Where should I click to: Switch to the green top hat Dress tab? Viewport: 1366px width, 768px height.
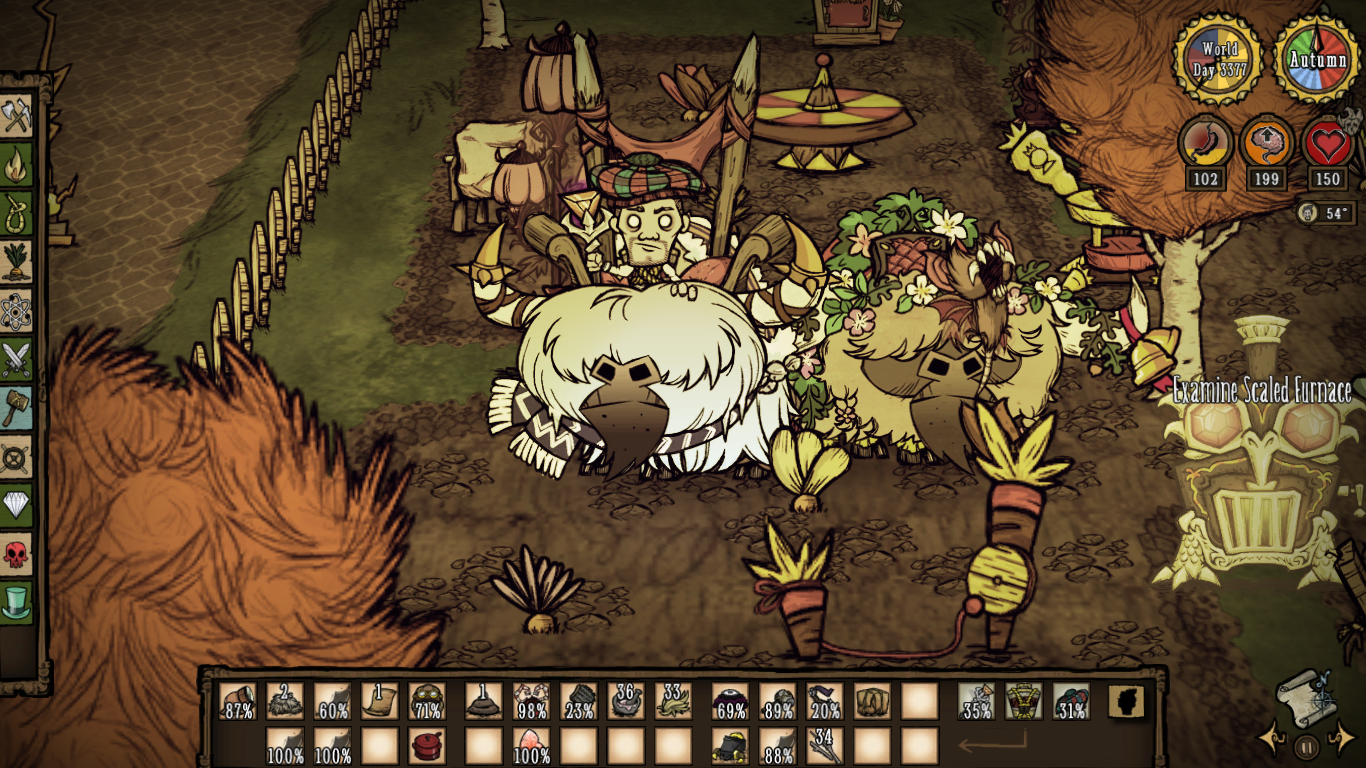[17, 601]
